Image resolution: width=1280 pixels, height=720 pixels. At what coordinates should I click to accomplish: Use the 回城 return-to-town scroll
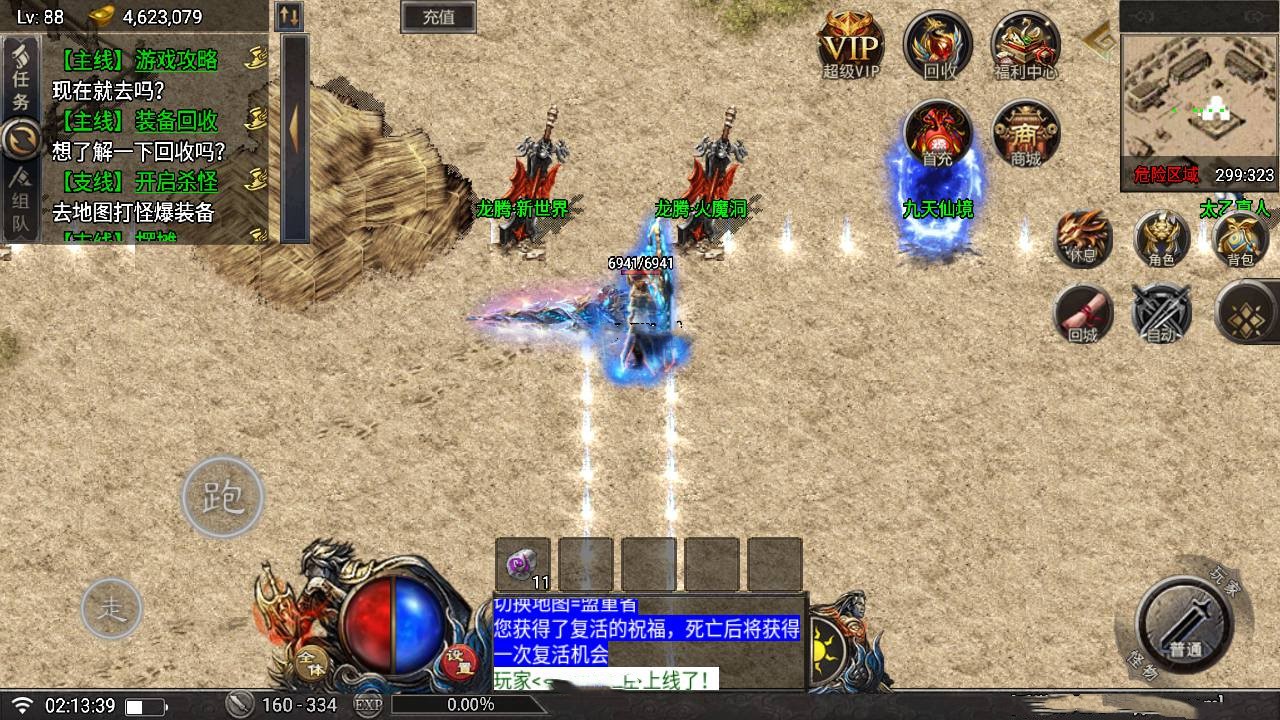(x=1083, y=313)
